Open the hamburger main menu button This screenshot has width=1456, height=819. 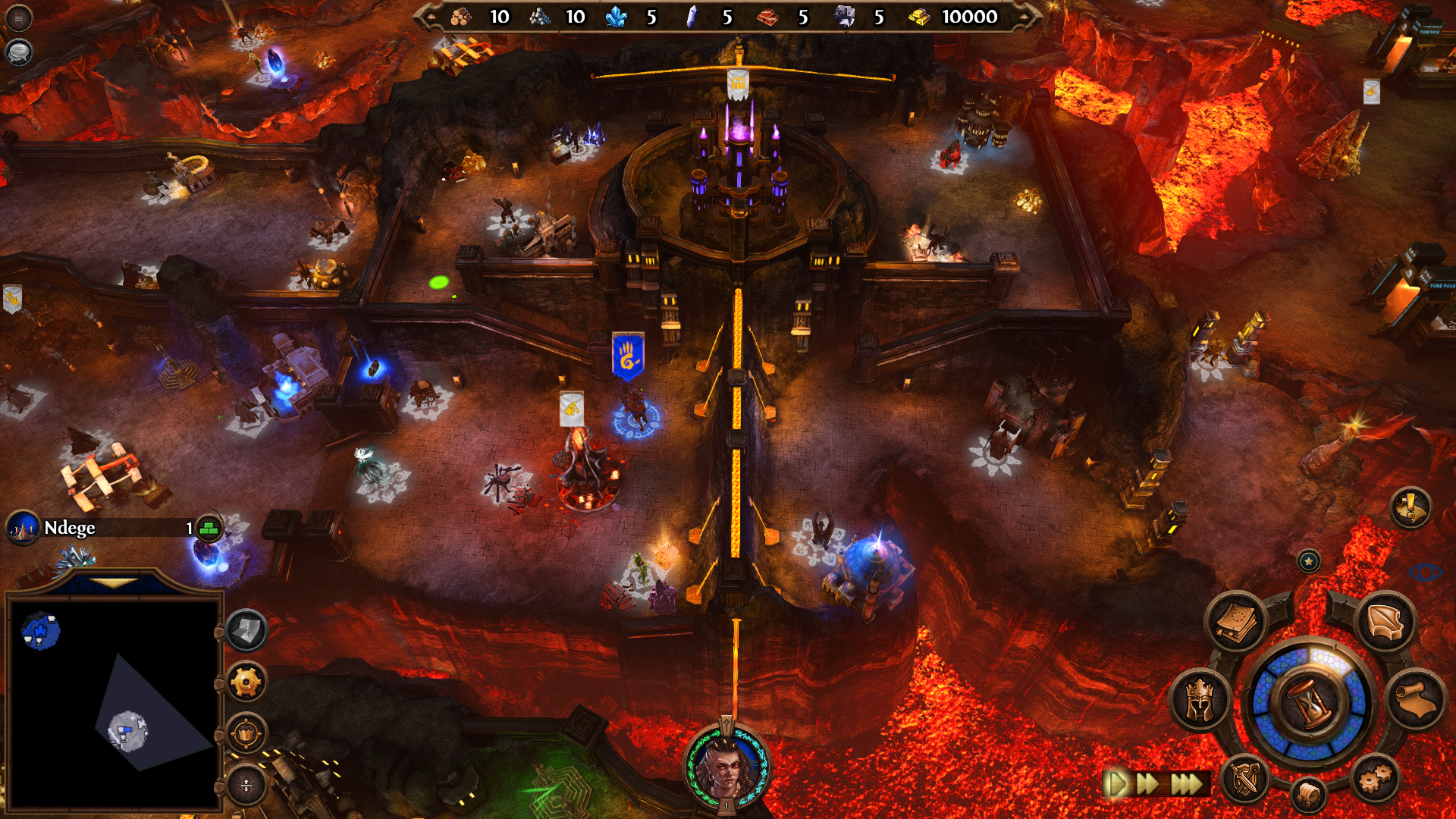tap(18, 18)
